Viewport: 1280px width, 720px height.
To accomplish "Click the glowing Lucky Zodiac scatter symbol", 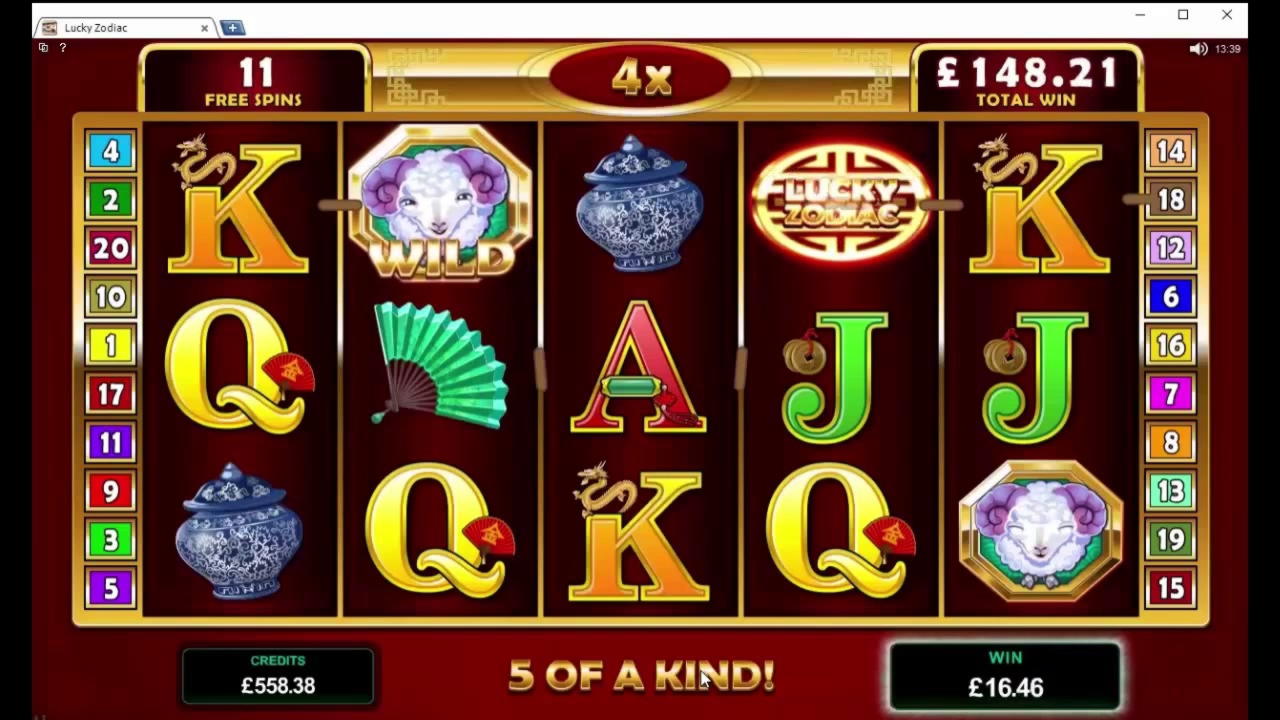I will (x=840, y=200).
